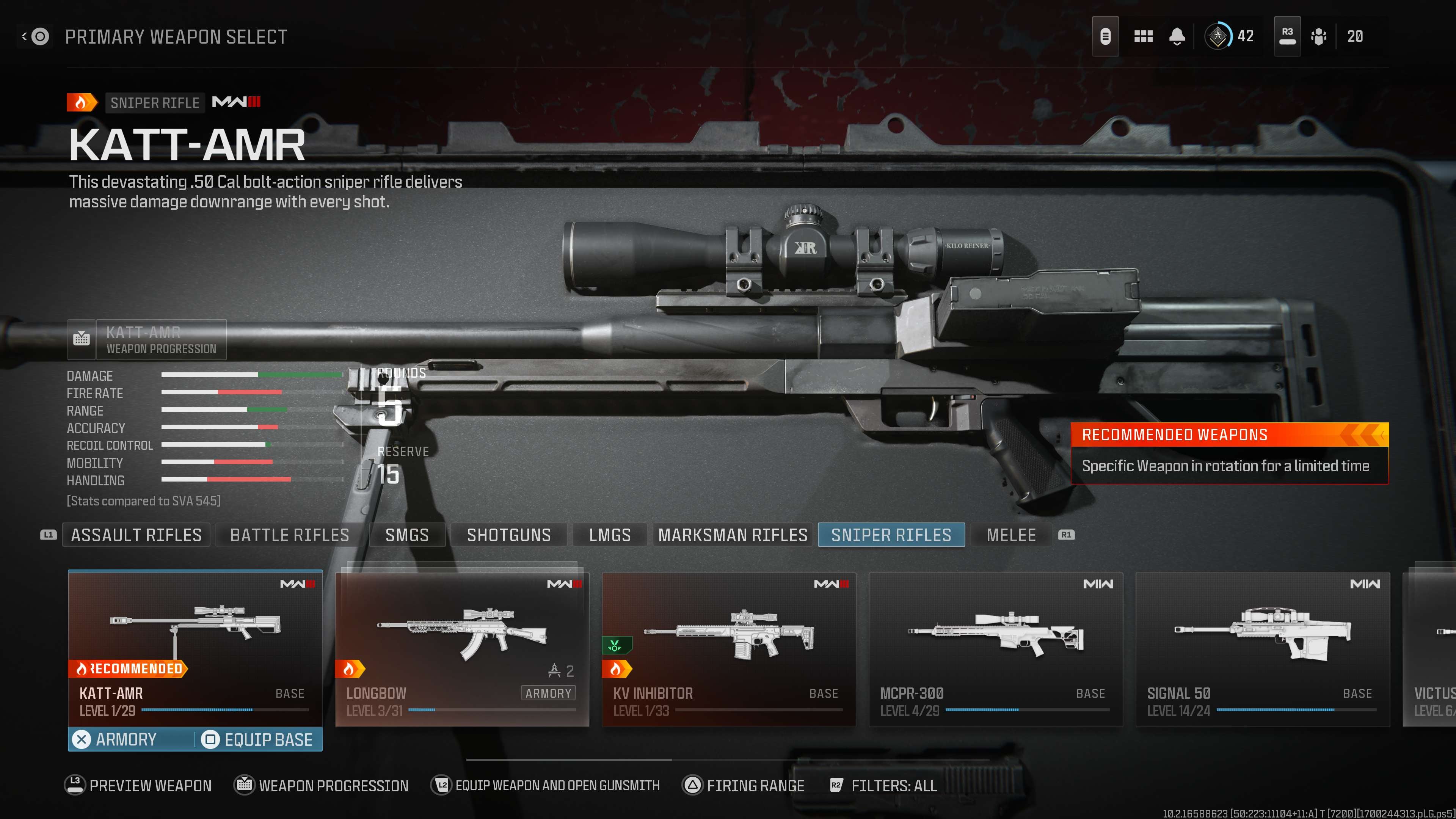Show the Shotguns category
This screenshot has width=1456, height=819.
click(509, 535)
